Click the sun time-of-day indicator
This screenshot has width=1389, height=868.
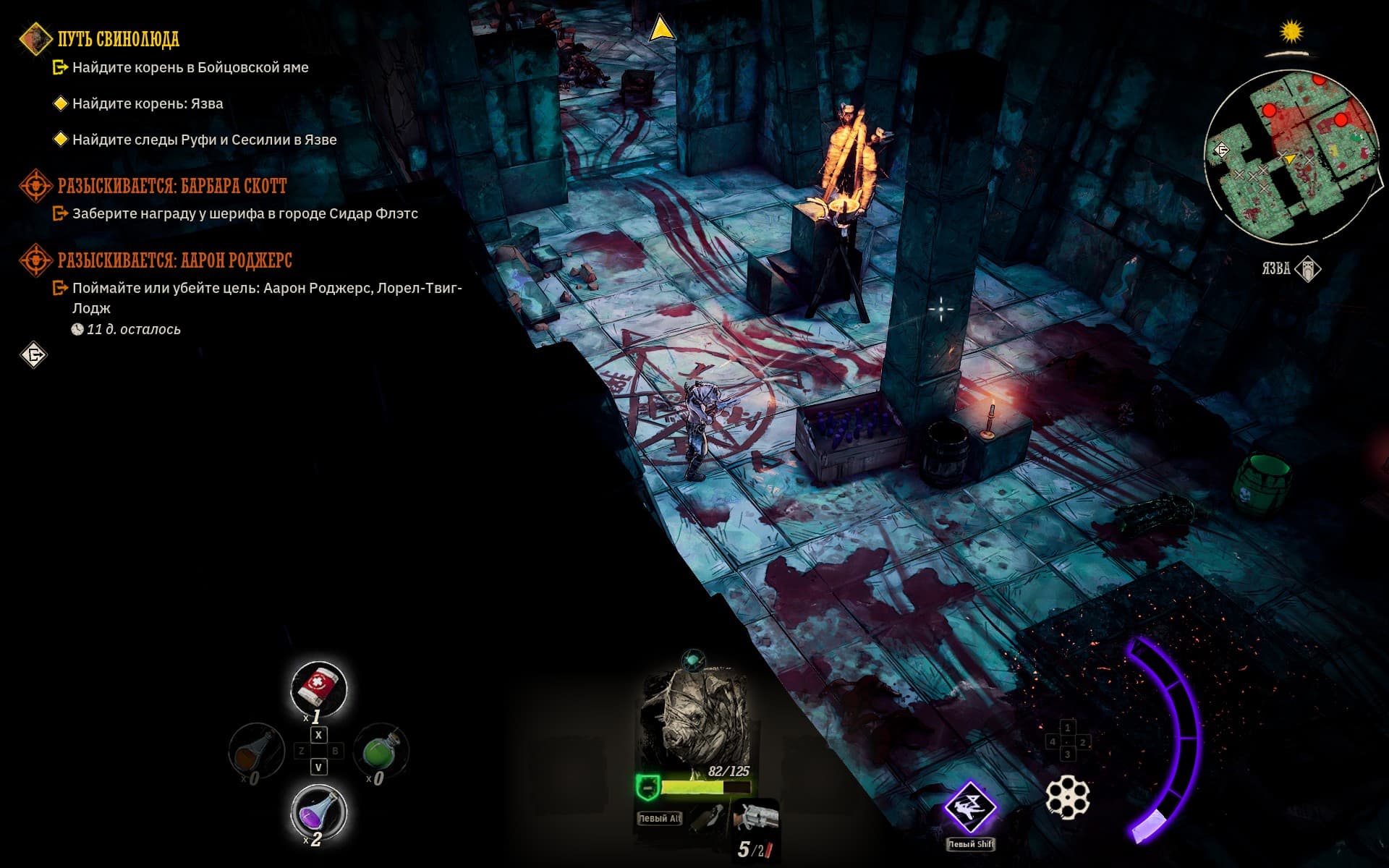pyautogui.click(x=1291, y=33)
